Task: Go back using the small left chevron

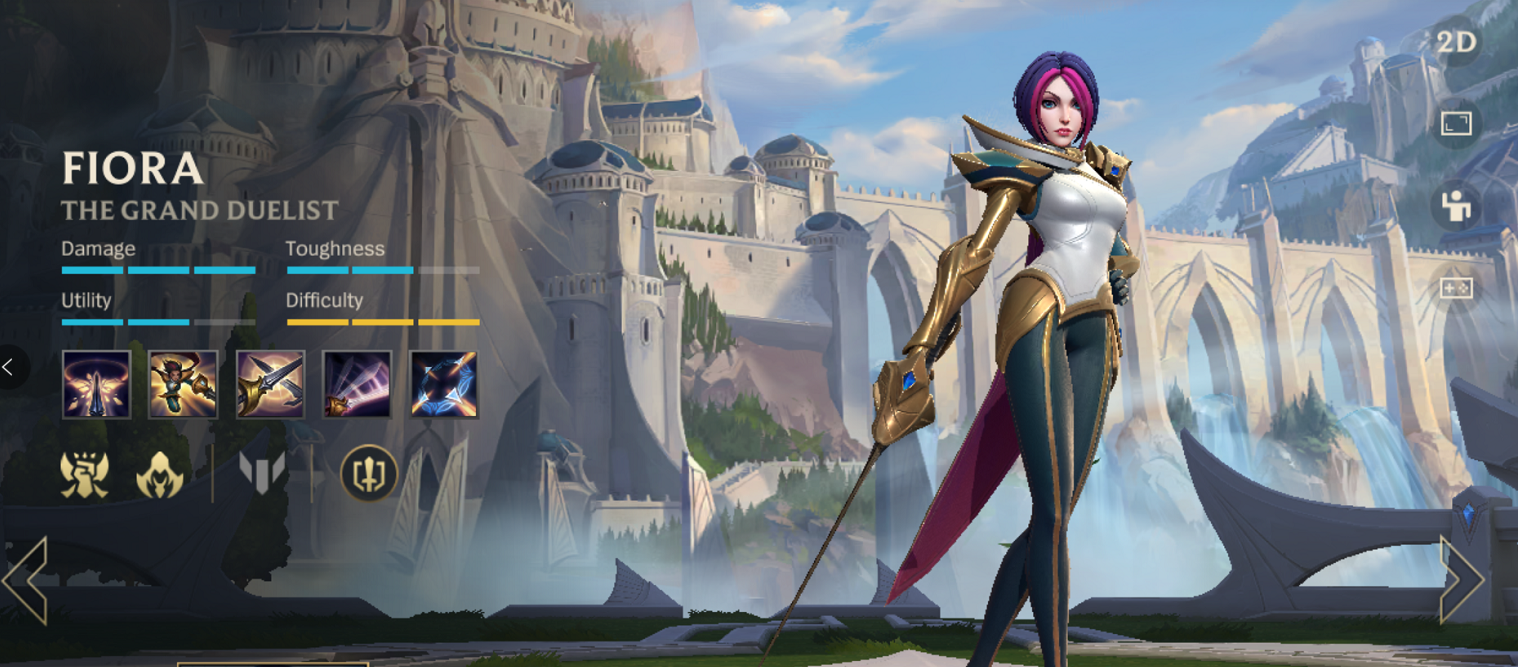Action: [10, 368]
